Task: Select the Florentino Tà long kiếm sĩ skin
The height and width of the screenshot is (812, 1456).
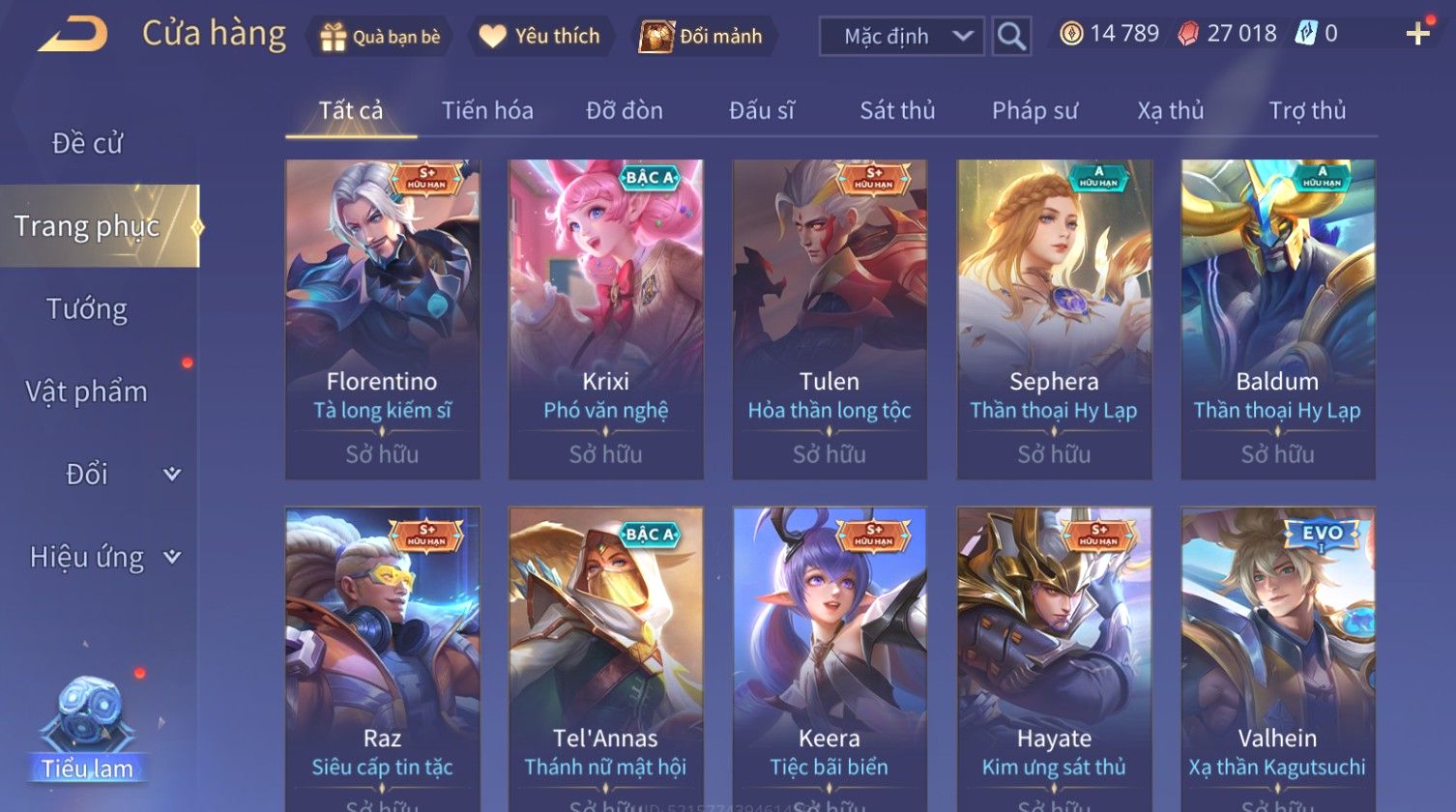Action: tap(383, 319)
